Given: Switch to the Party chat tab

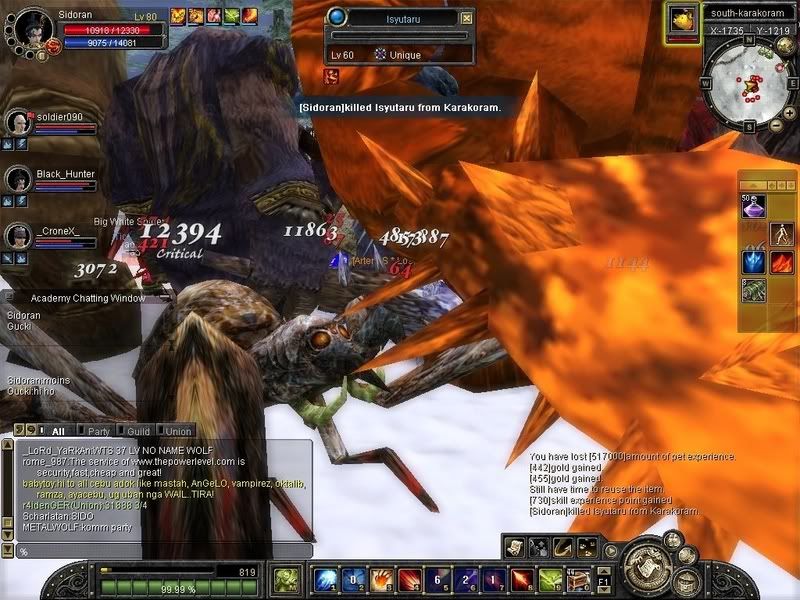Looking at the screenshot, I should pyautogui.click(x=98, y=431).
